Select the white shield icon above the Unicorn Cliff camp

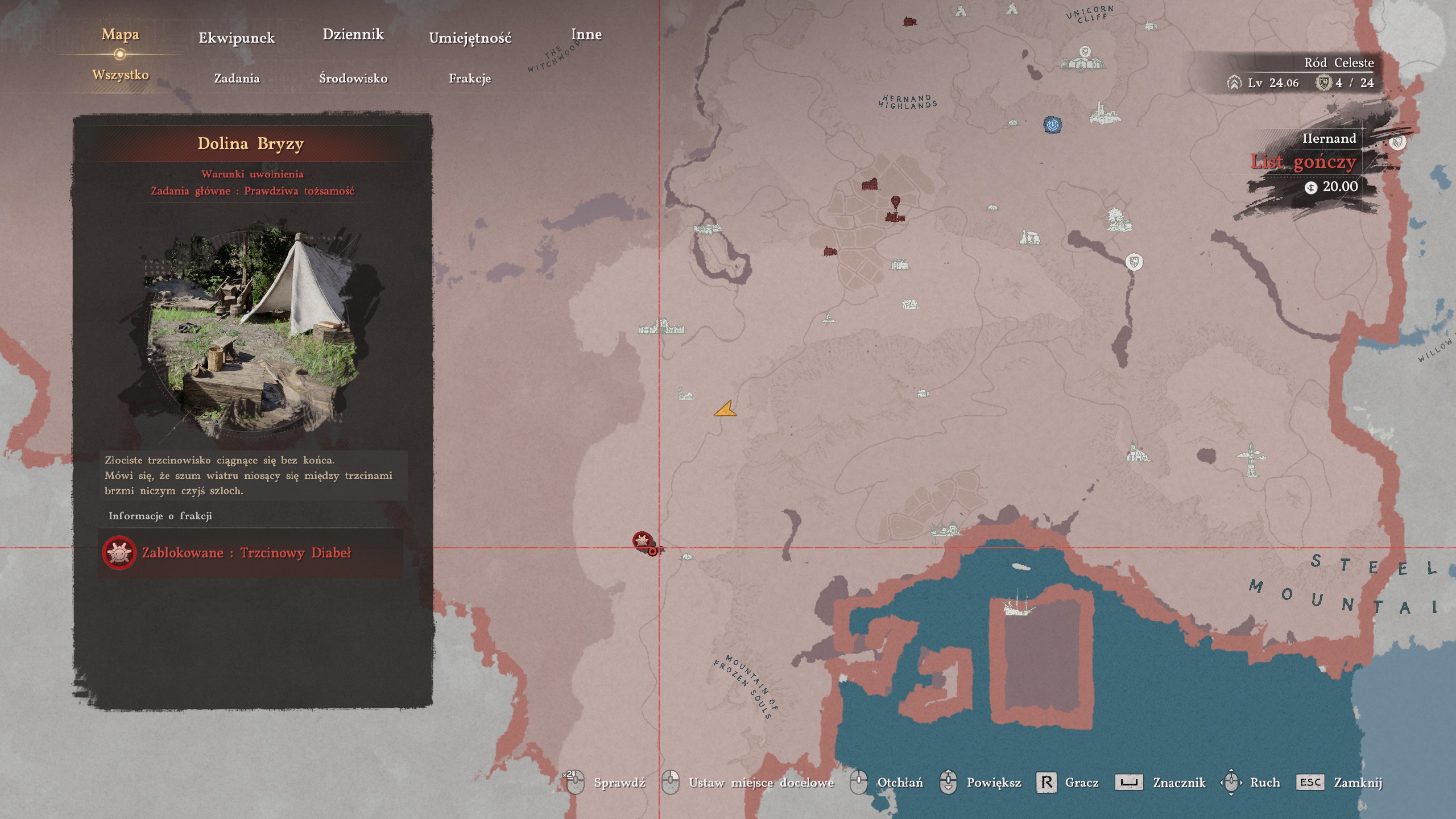(1084, 51)
